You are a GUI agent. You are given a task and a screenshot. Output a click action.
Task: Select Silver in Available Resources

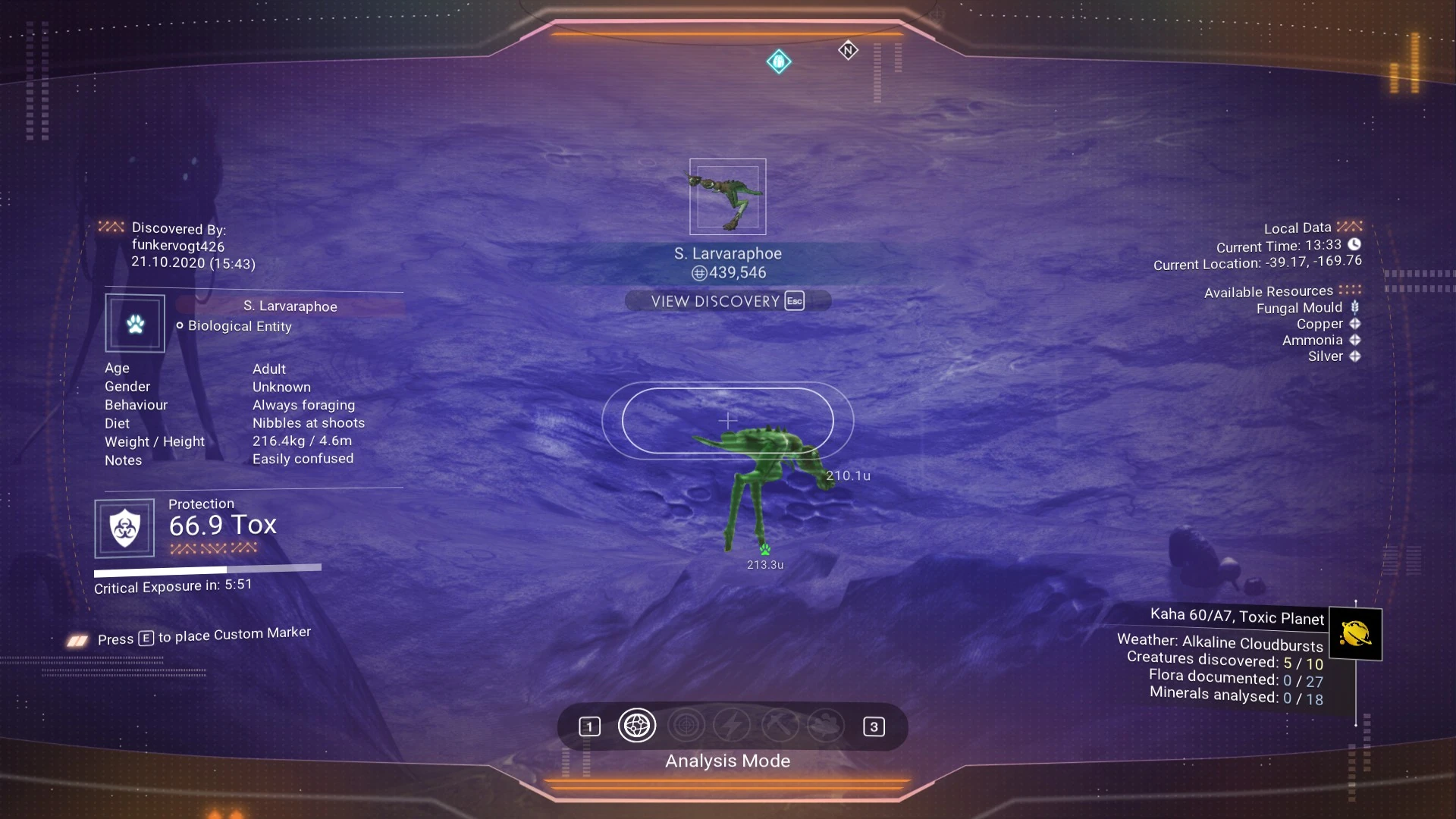click(x=1325, y=356)
